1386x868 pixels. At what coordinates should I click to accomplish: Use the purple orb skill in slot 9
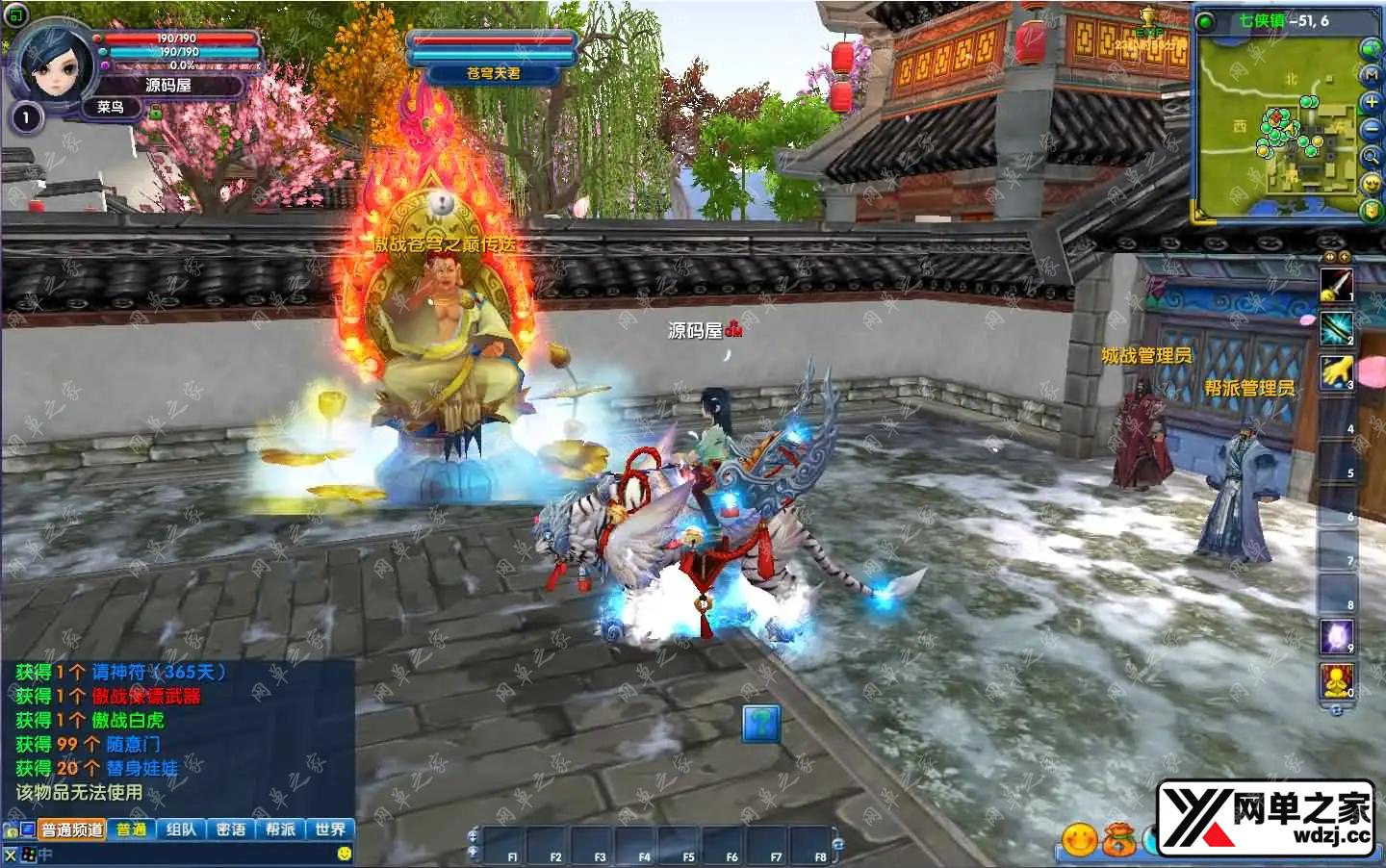pyautogui.click(x=1336, y=637)
